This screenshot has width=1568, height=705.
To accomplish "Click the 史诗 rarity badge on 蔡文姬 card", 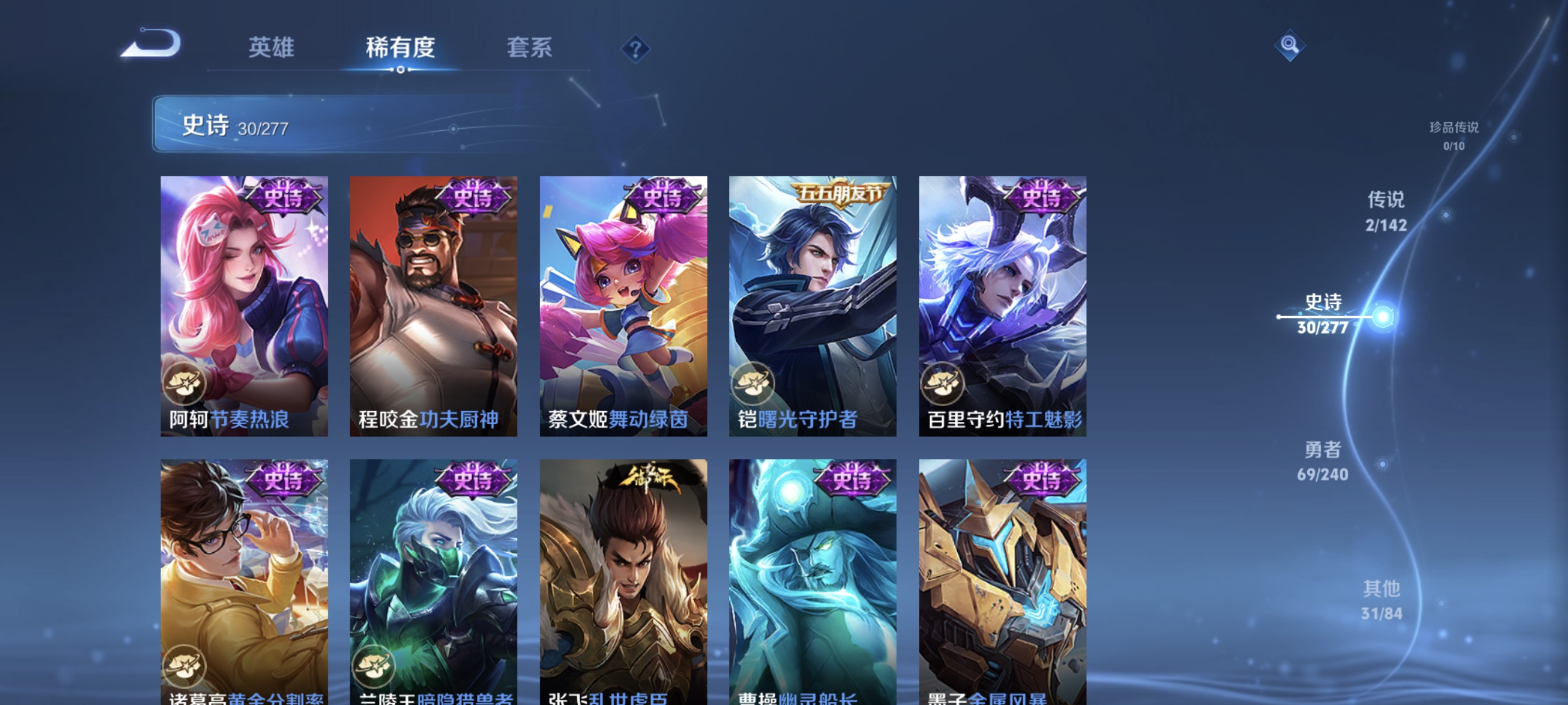I will (x=661, y=196).
